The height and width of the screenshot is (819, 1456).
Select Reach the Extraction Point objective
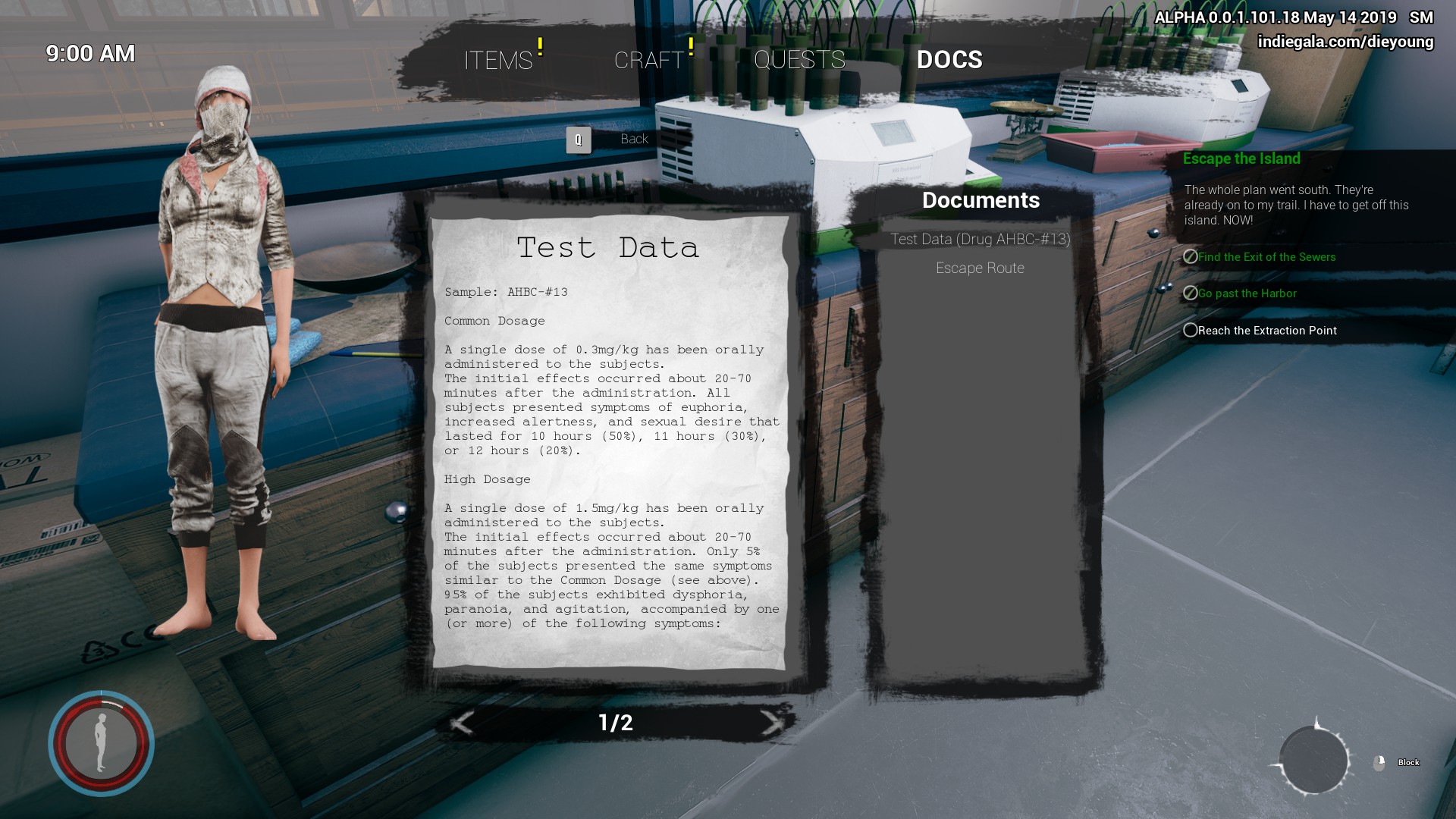(1266, 331)
